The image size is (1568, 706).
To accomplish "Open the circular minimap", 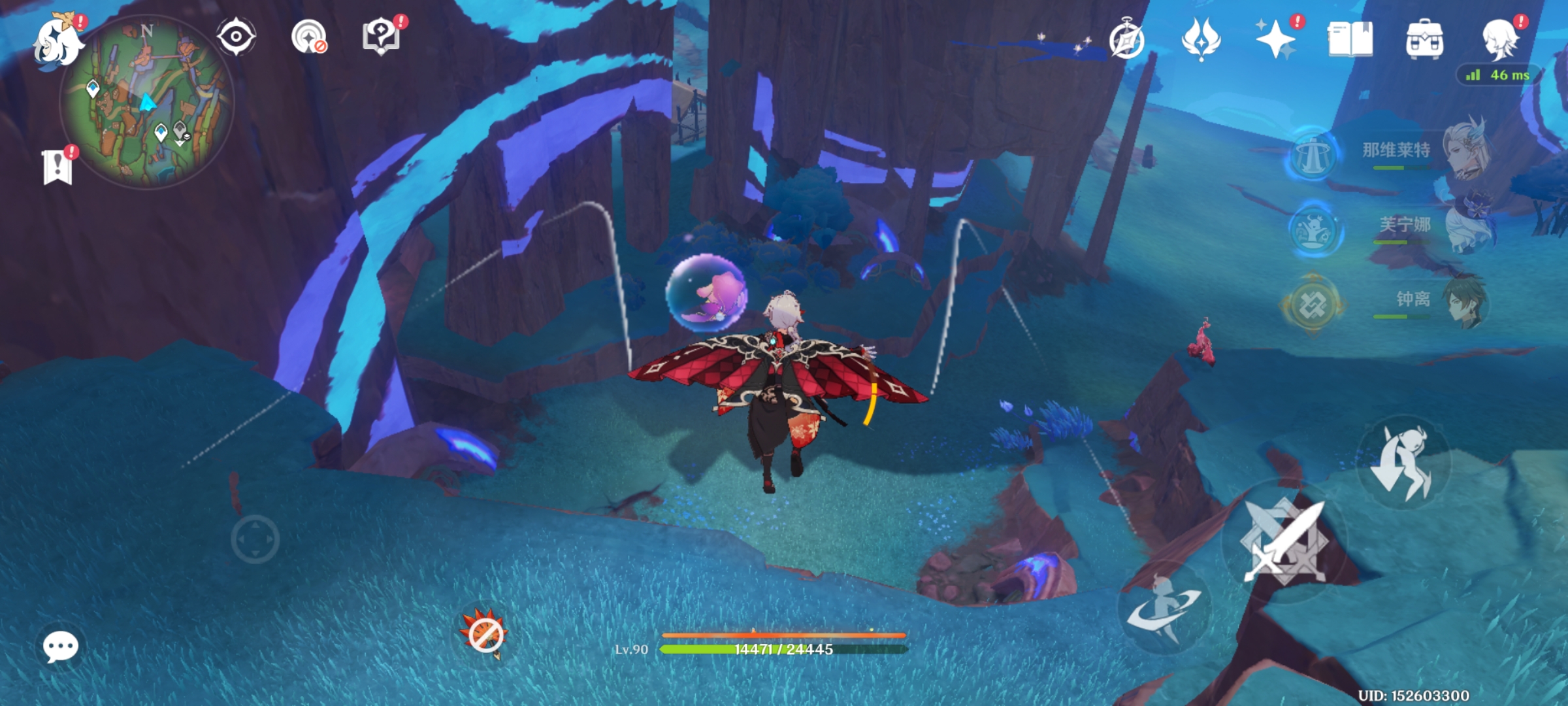I will (x=147, y=105).
